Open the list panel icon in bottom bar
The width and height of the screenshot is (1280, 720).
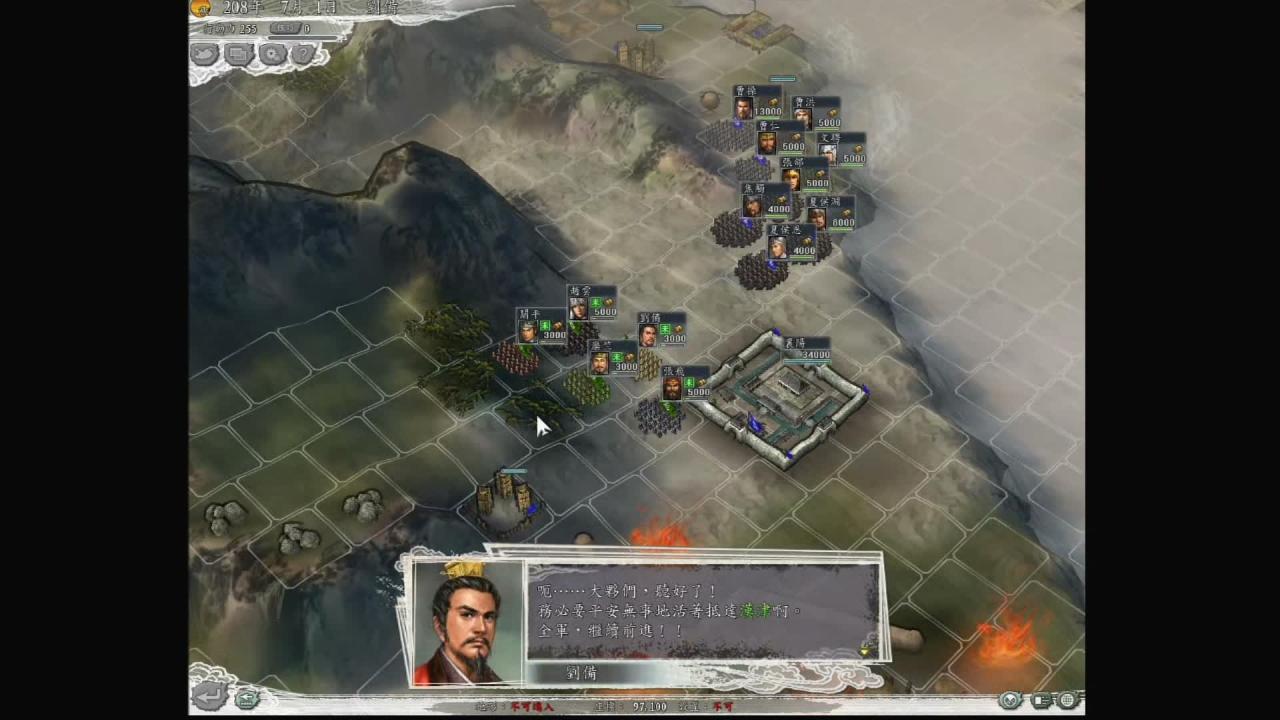[1042, 700]
